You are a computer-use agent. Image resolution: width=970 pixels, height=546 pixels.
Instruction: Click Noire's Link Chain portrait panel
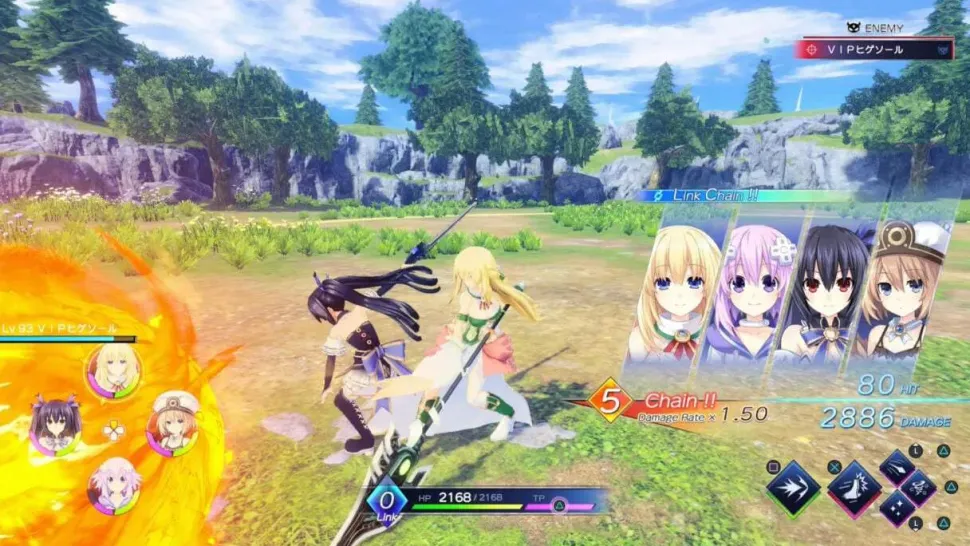816,290
